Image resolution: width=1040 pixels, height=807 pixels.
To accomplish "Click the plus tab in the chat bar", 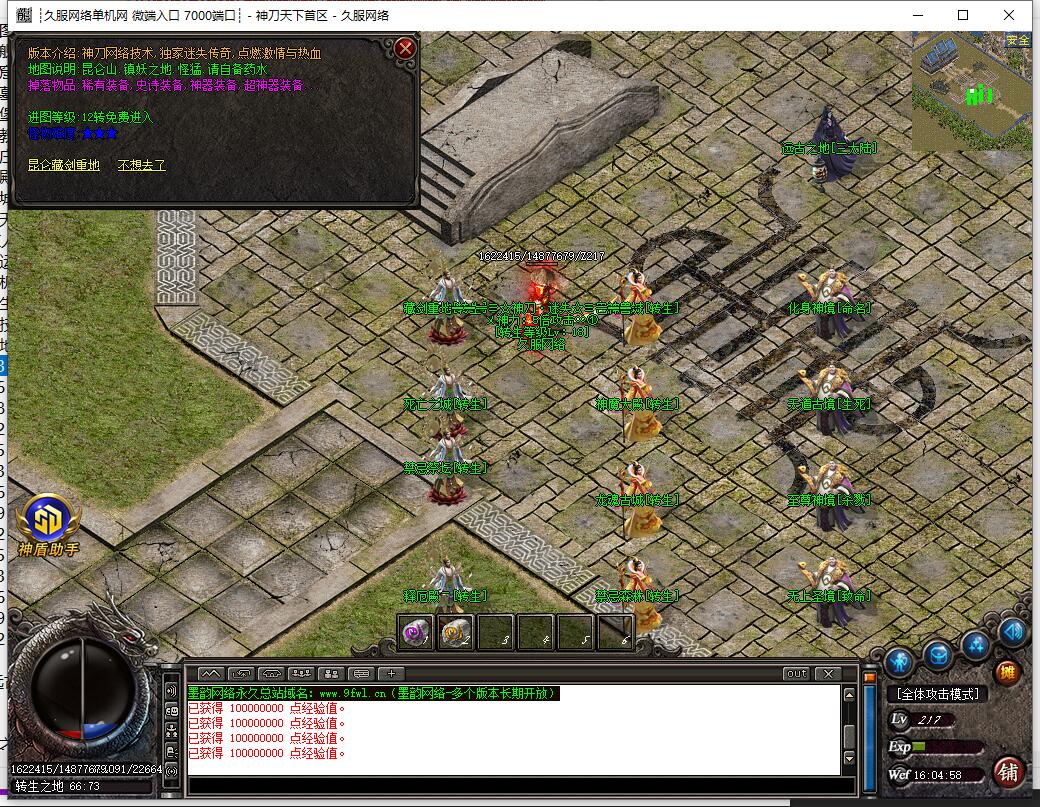I will 391,674.
